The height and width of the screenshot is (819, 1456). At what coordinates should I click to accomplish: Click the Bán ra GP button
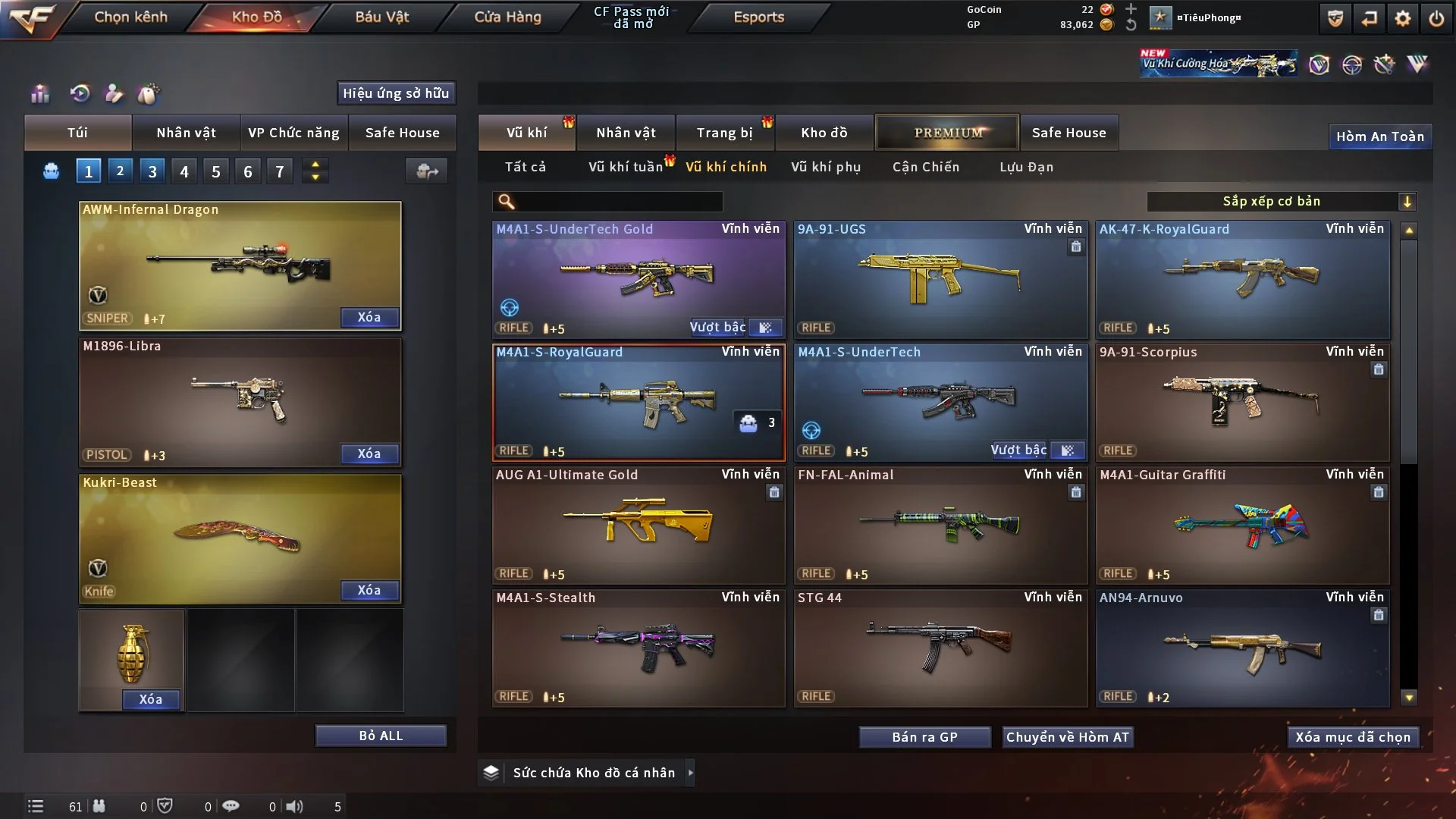coord(924,736)
